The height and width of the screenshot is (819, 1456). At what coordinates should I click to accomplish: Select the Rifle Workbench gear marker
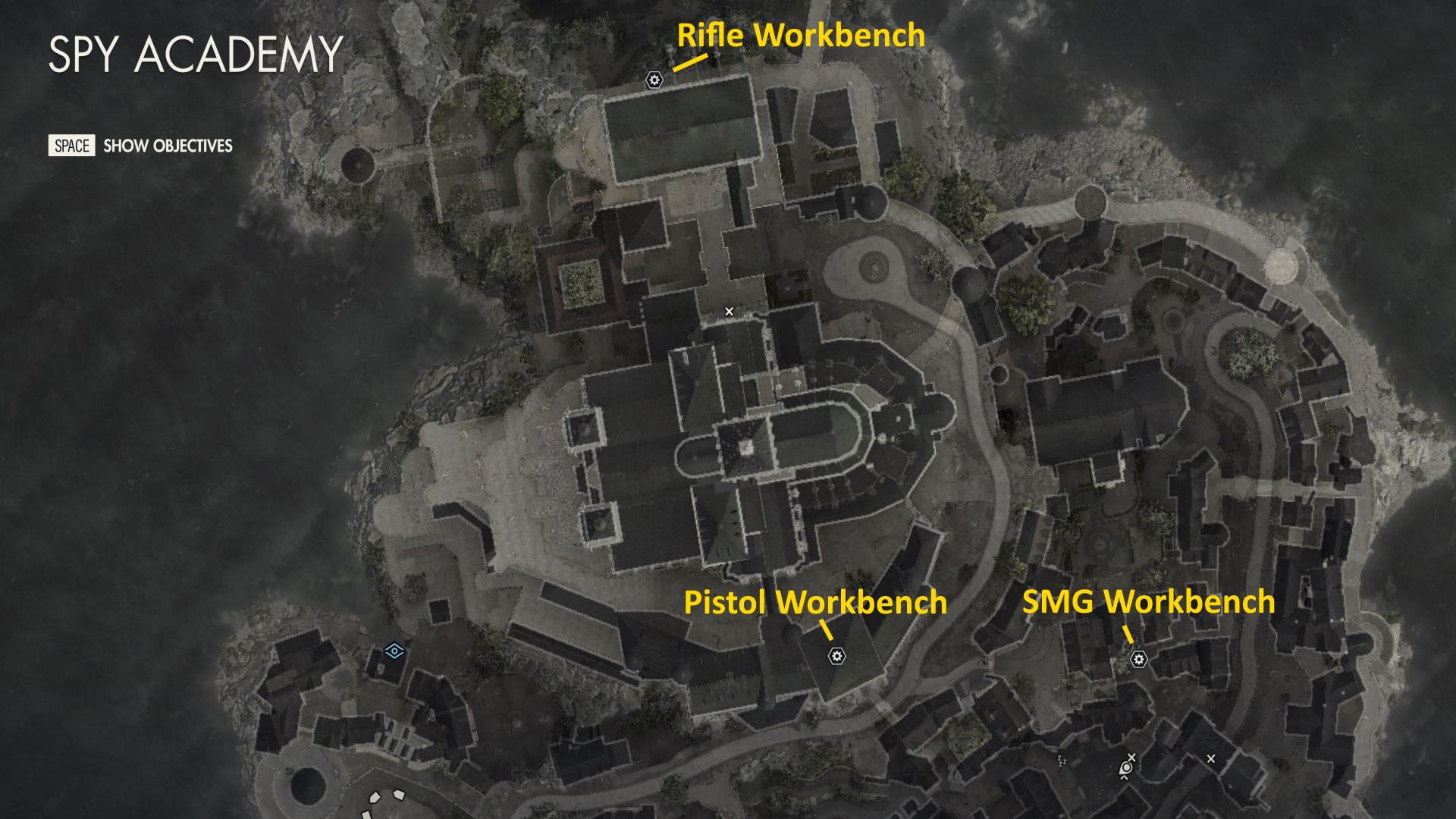pyautogui.click(x=654, y=78)
